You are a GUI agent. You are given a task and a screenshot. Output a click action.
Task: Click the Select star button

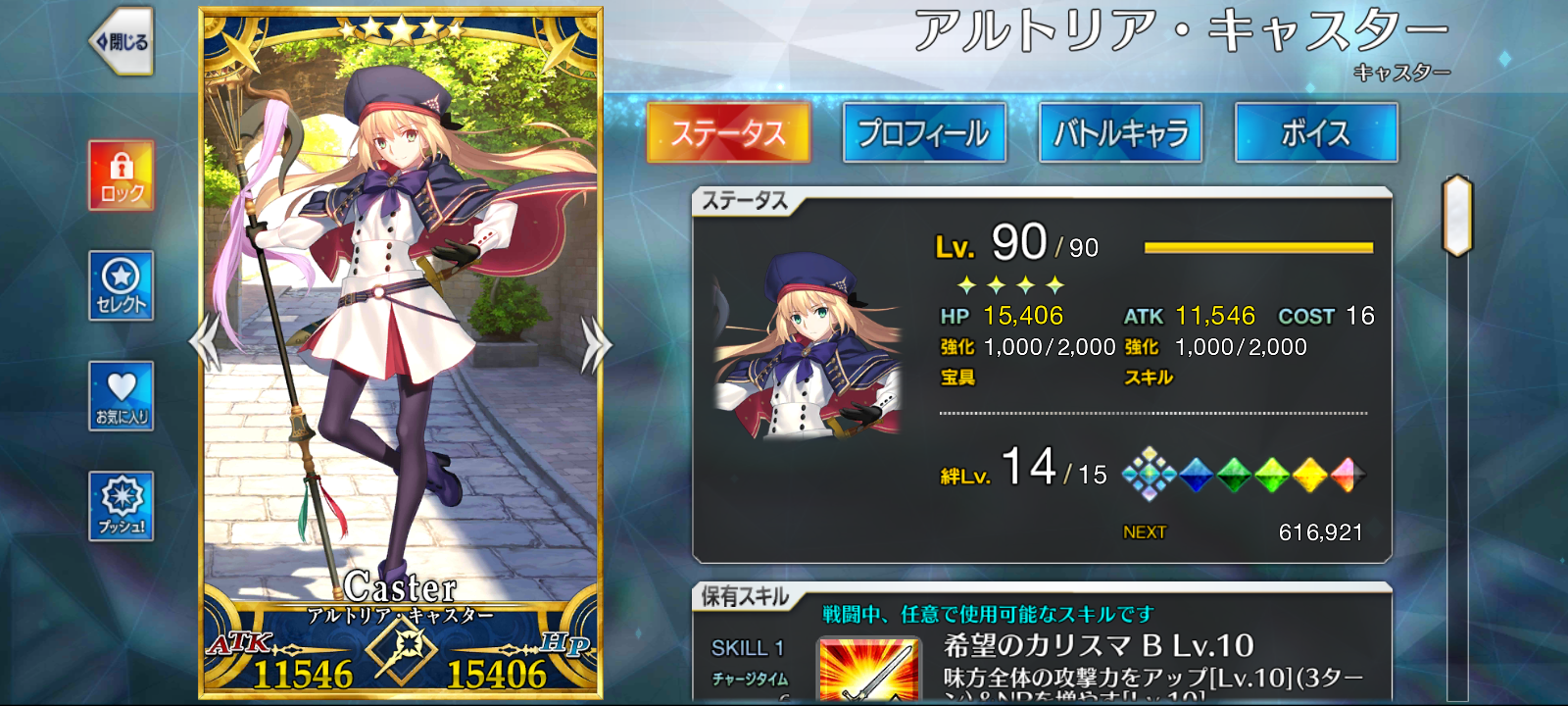tap(122, 284)
